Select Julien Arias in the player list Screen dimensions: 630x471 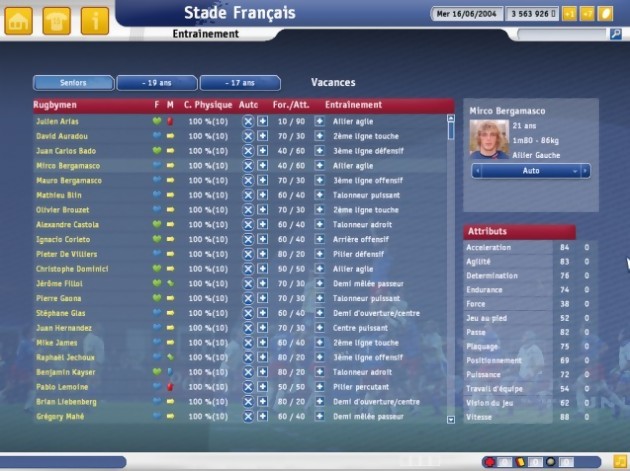pos(56,121)
